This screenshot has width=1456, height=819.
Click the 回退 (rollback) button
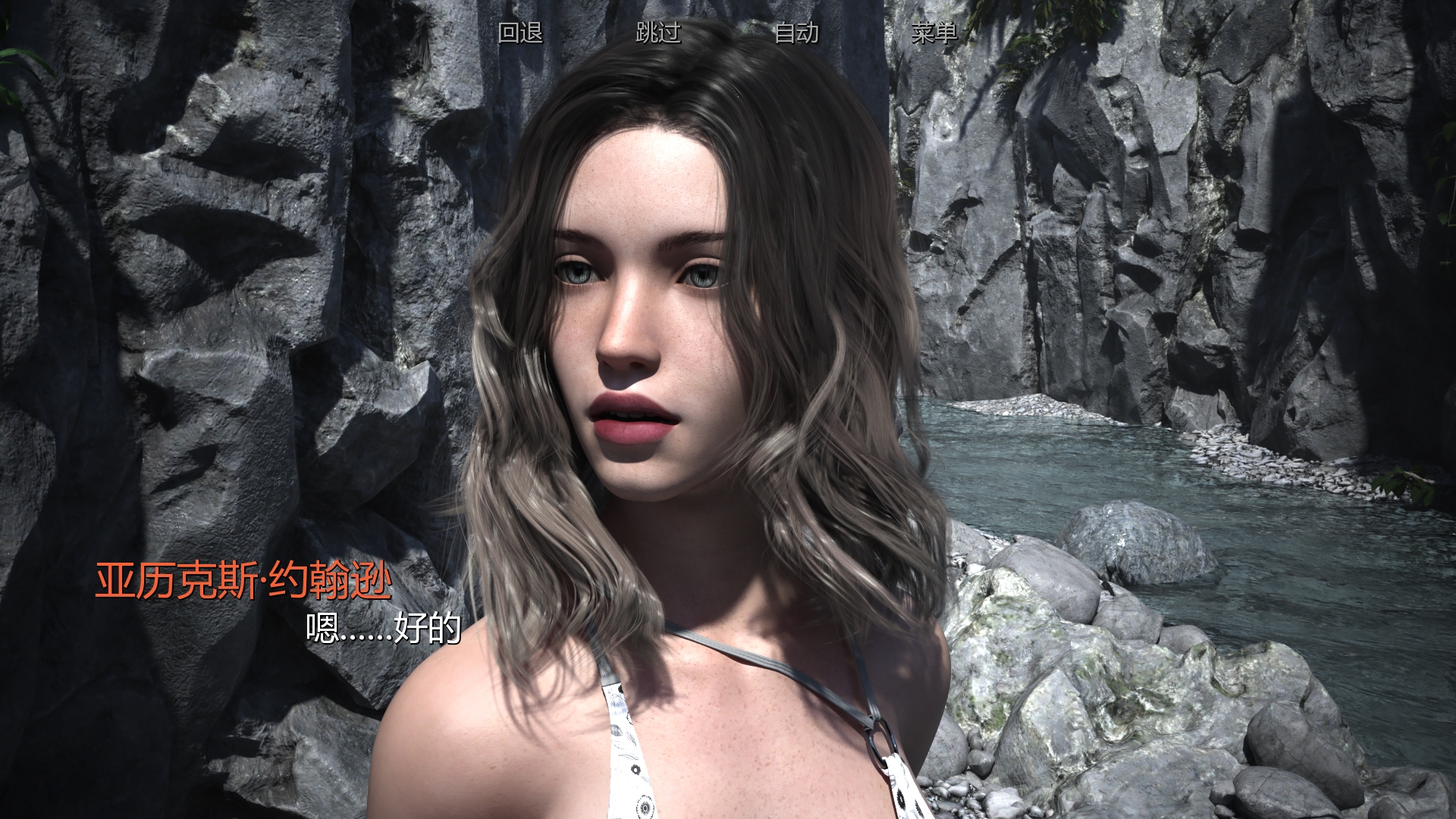pos(520,33)
